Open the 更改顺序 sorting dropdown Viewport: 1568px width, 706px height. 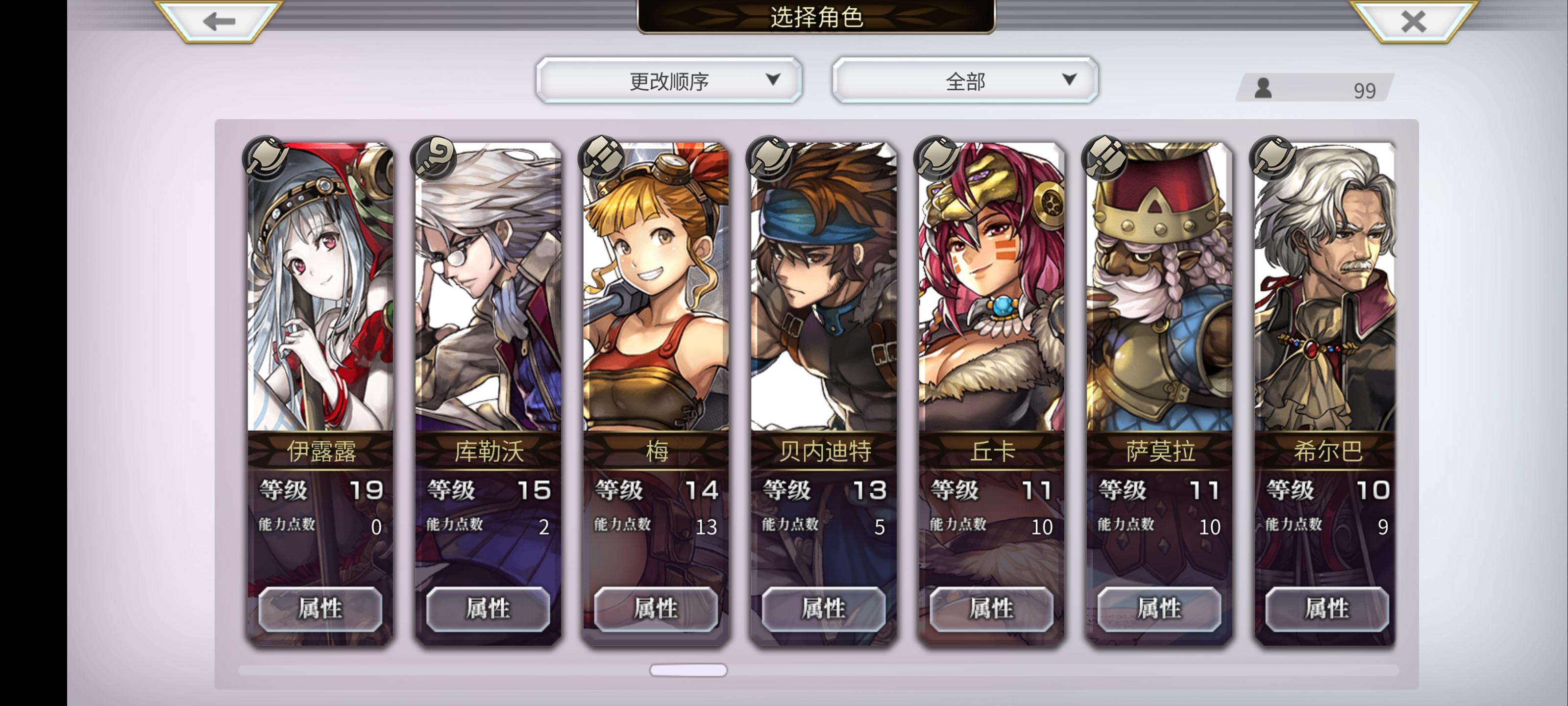[x=668, y=80]
